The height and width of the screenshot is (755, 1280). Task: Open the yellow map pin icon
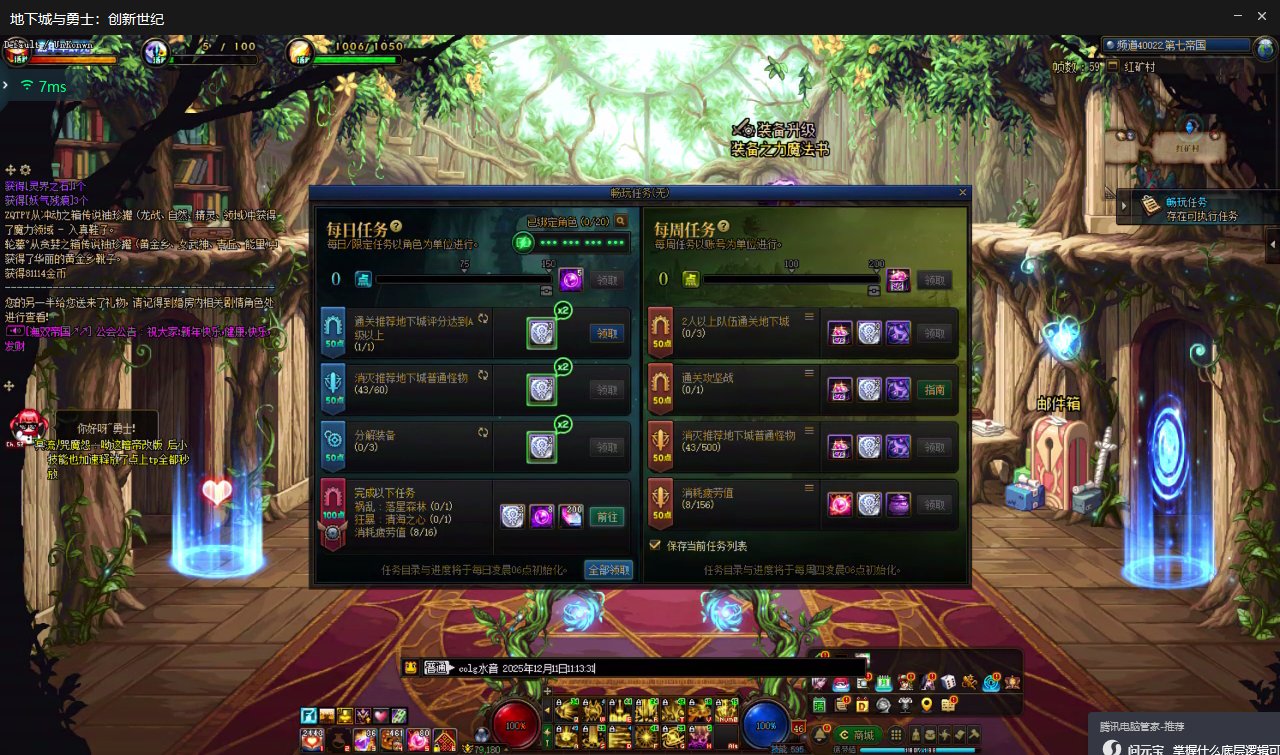(x=926, y=705)
